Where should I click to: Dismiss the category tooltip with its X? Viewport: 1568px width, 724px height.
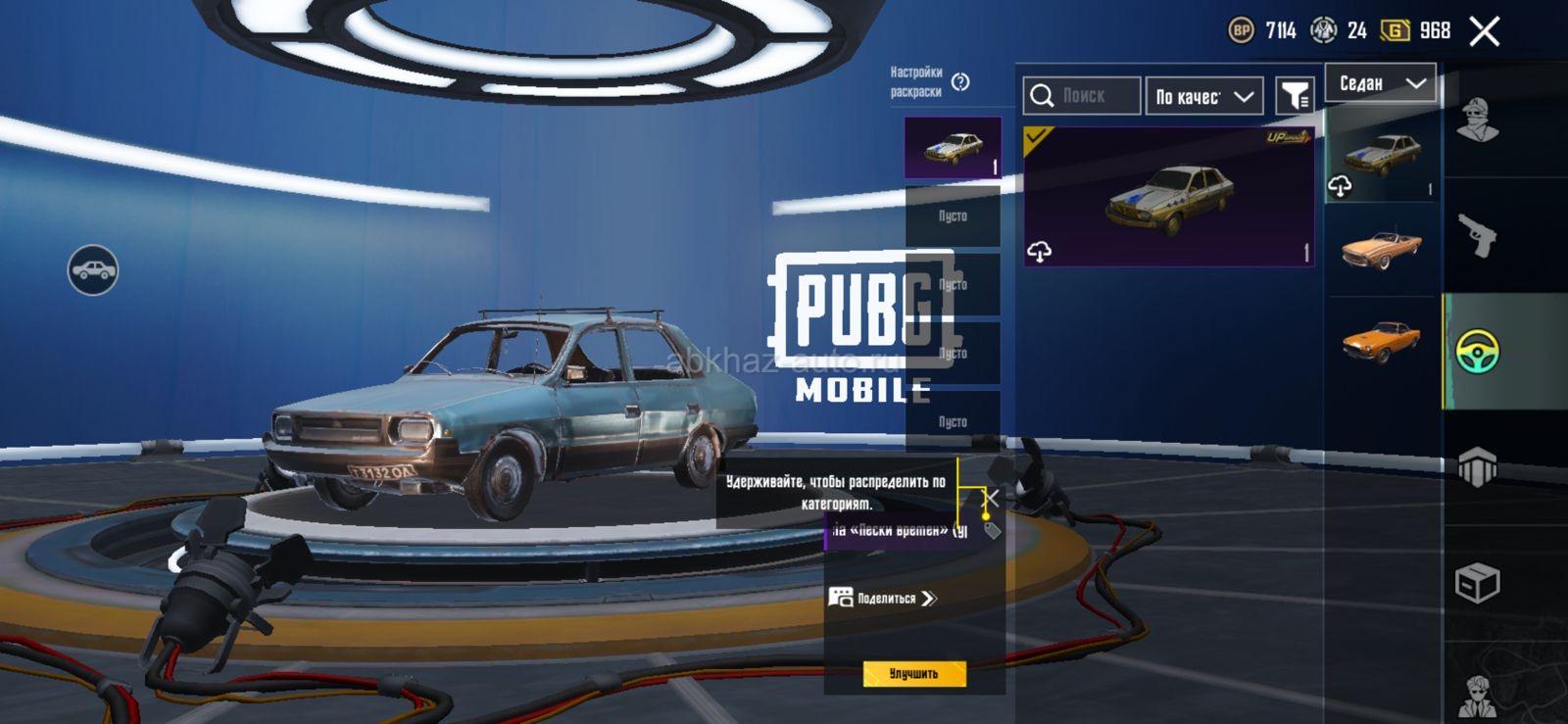992,498
